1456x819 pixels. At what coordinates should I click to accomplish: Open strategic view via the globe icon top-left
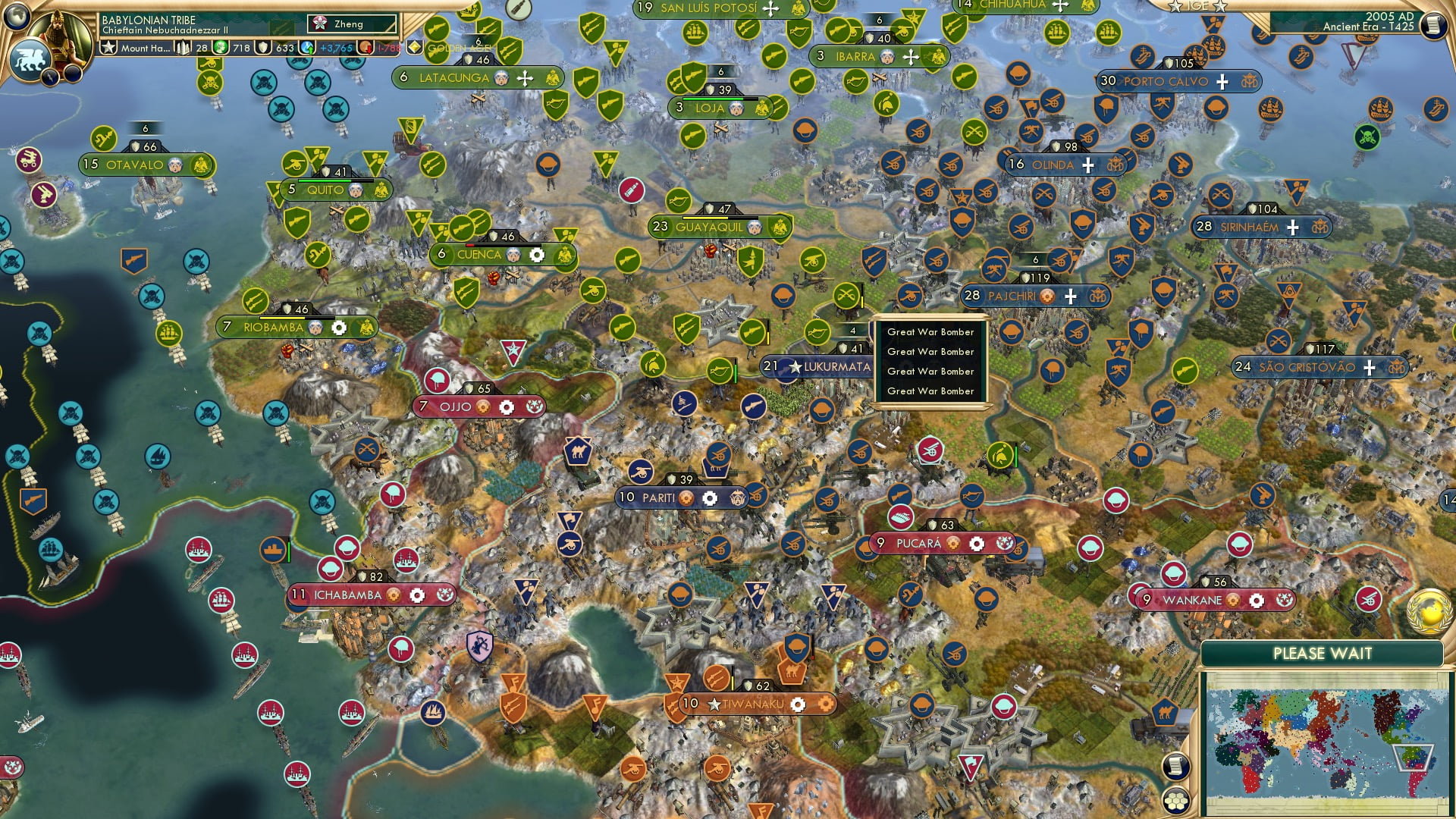coord(17,15)
